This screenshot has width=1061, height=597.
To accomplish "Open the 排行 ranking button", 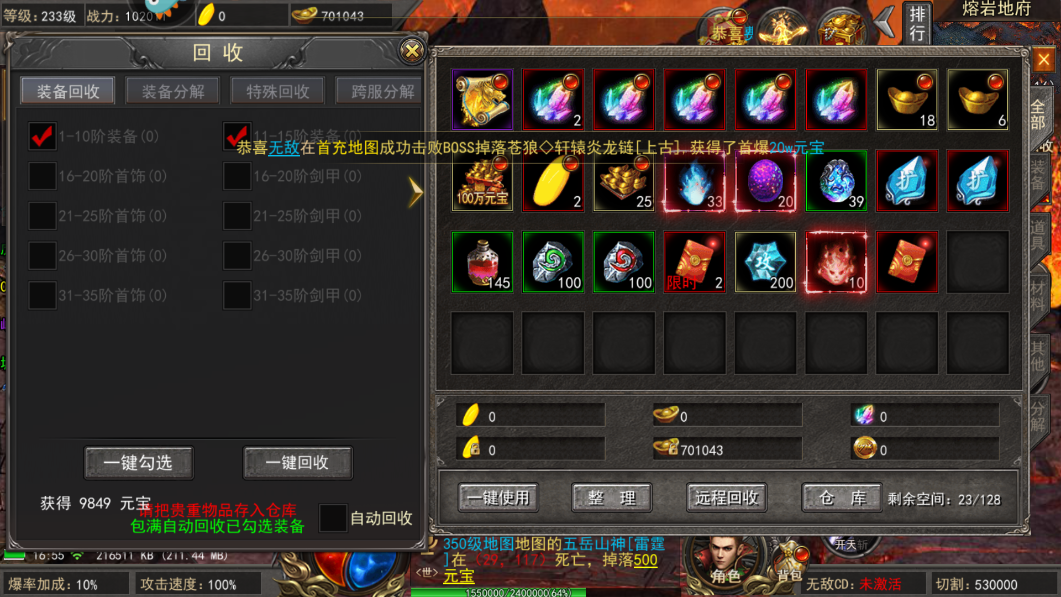I will 917,24.
